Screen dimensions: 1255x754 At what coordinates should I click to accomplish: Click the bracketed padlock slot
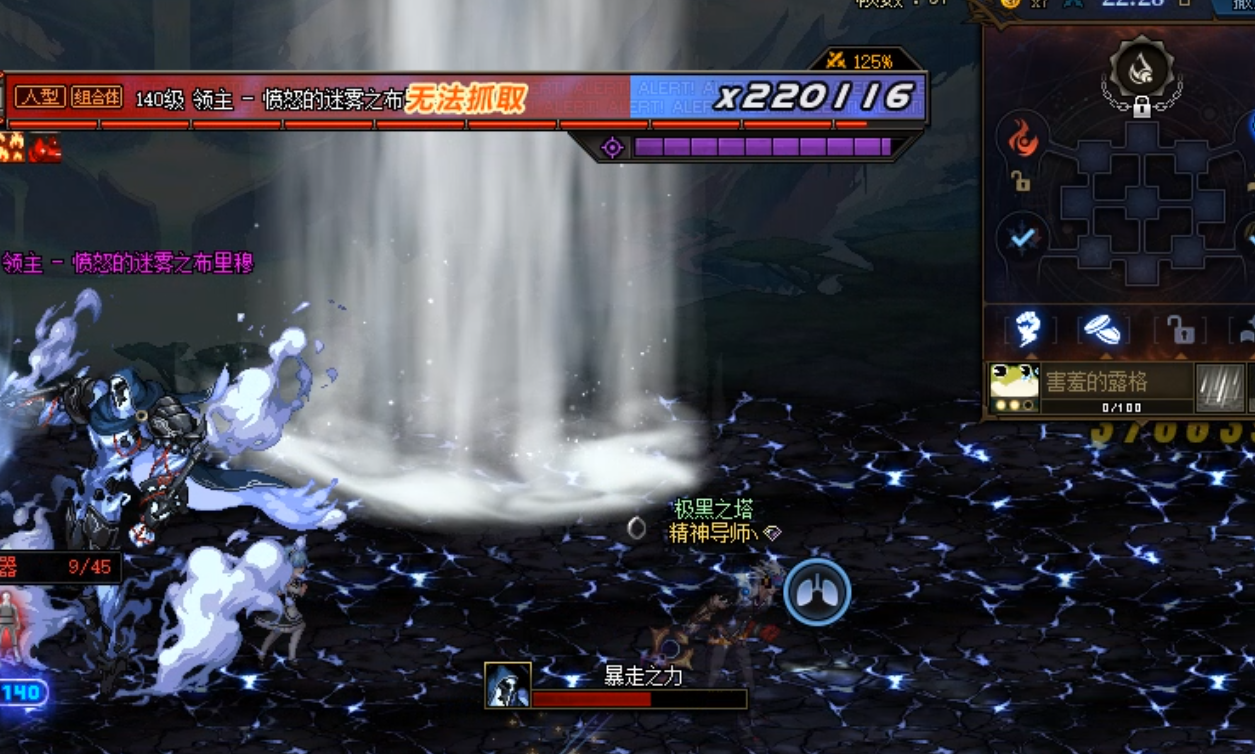tap(1180, 331)
